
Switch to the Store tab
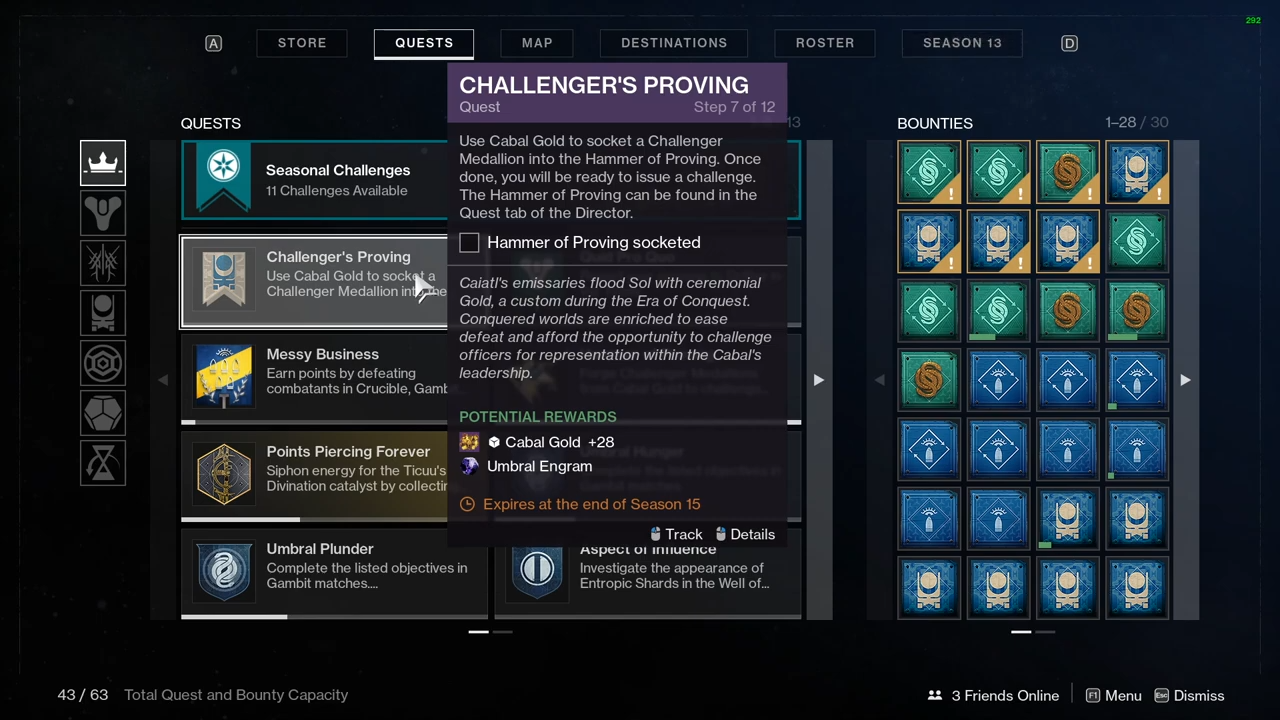coord(302,43)
